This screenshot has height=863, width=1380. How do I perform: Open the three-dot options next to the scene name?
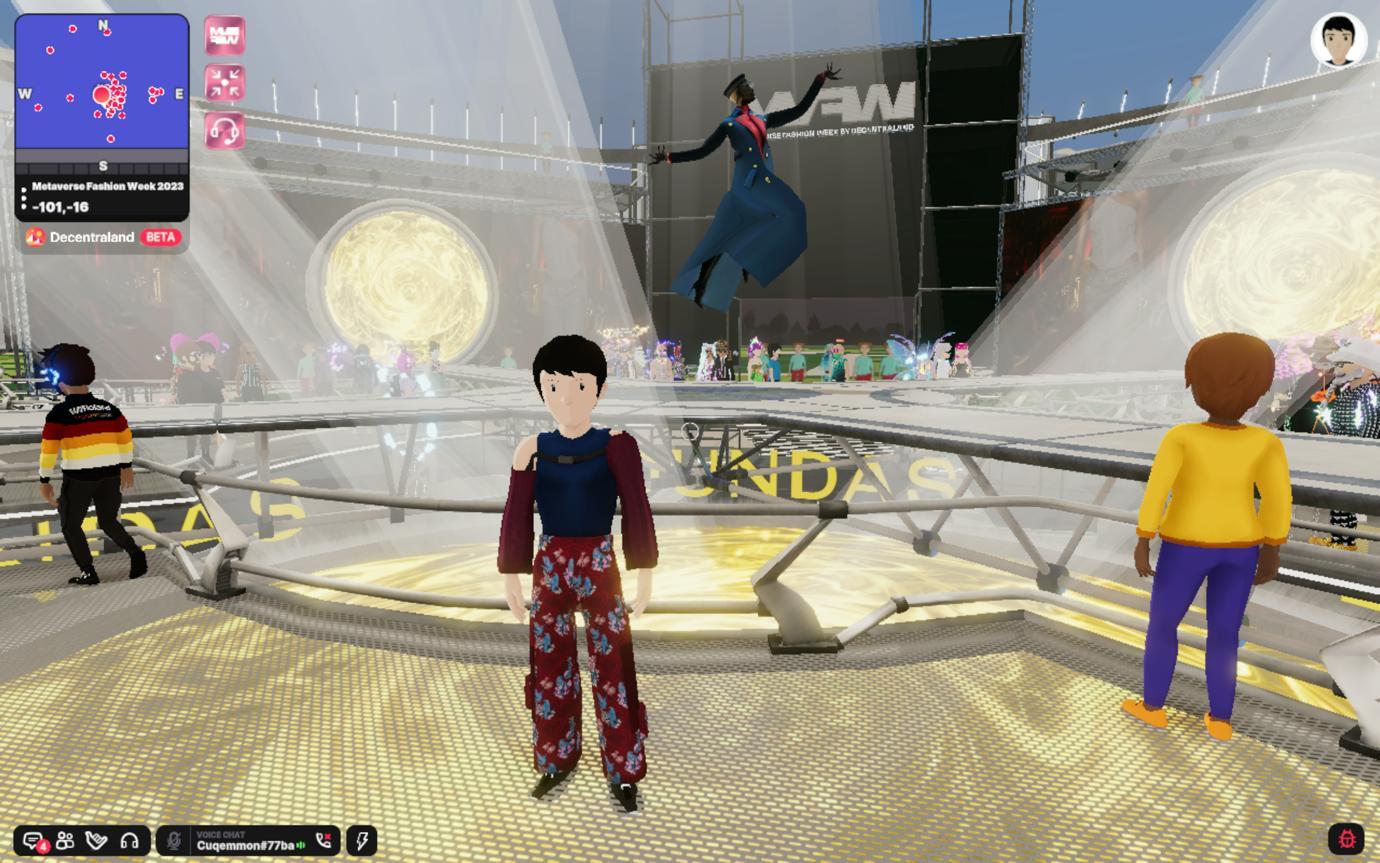coord(24,197)
